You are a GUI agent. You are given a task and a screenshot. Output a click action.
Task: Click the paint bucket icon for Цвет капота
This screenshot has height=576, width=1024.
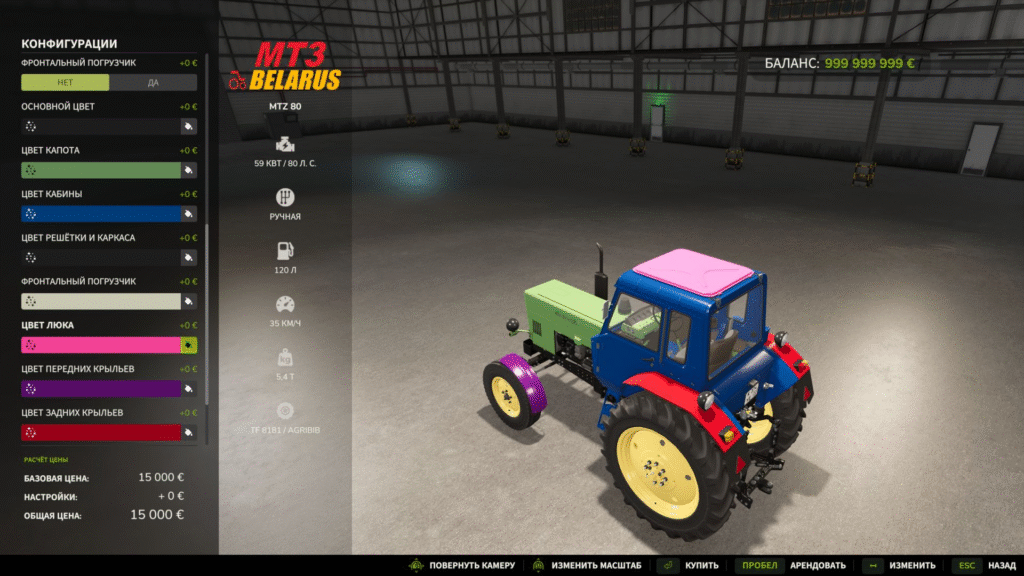[x=188, y=170]
